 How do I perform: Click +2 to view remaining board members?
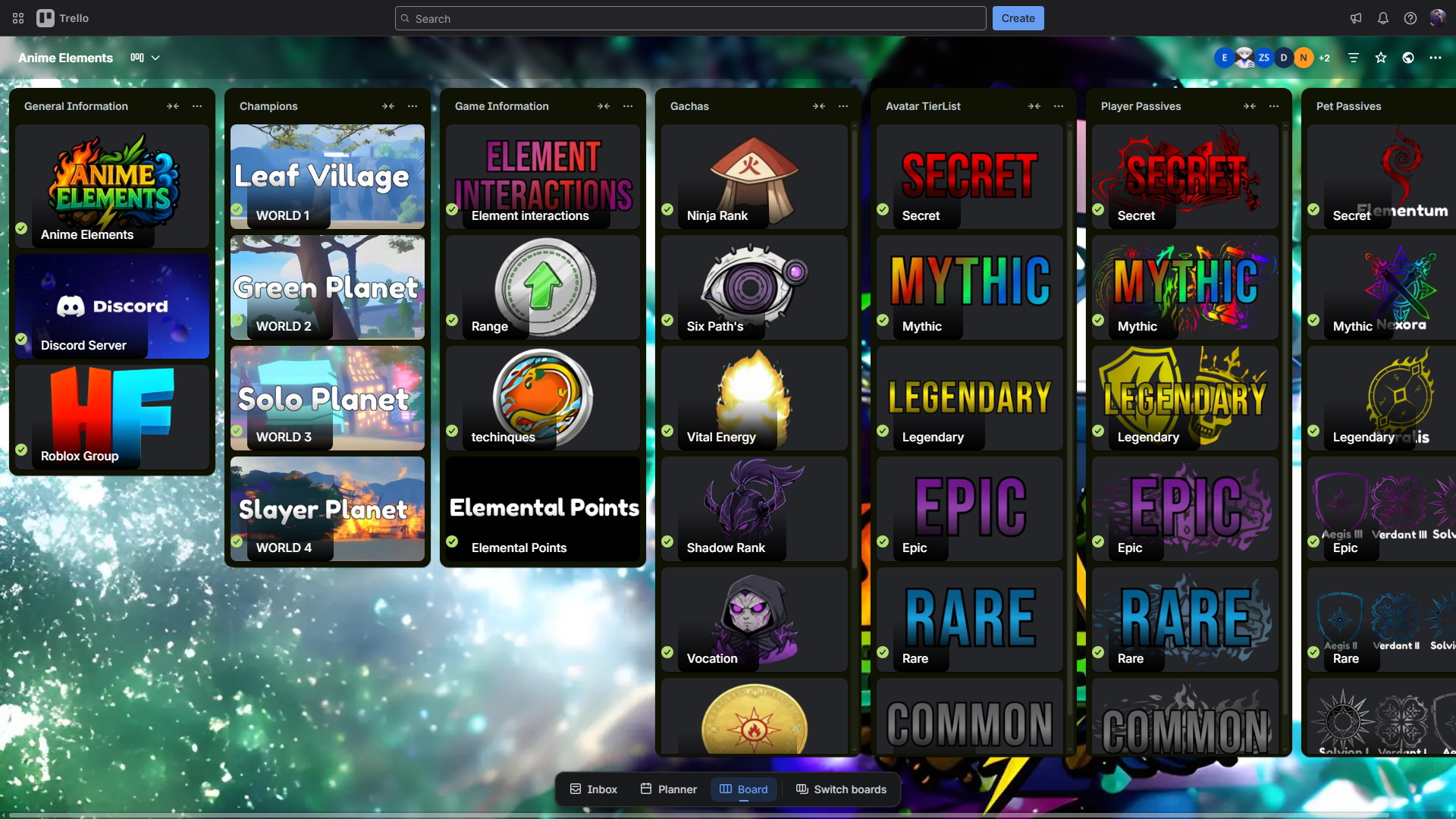click(1325, 57)
